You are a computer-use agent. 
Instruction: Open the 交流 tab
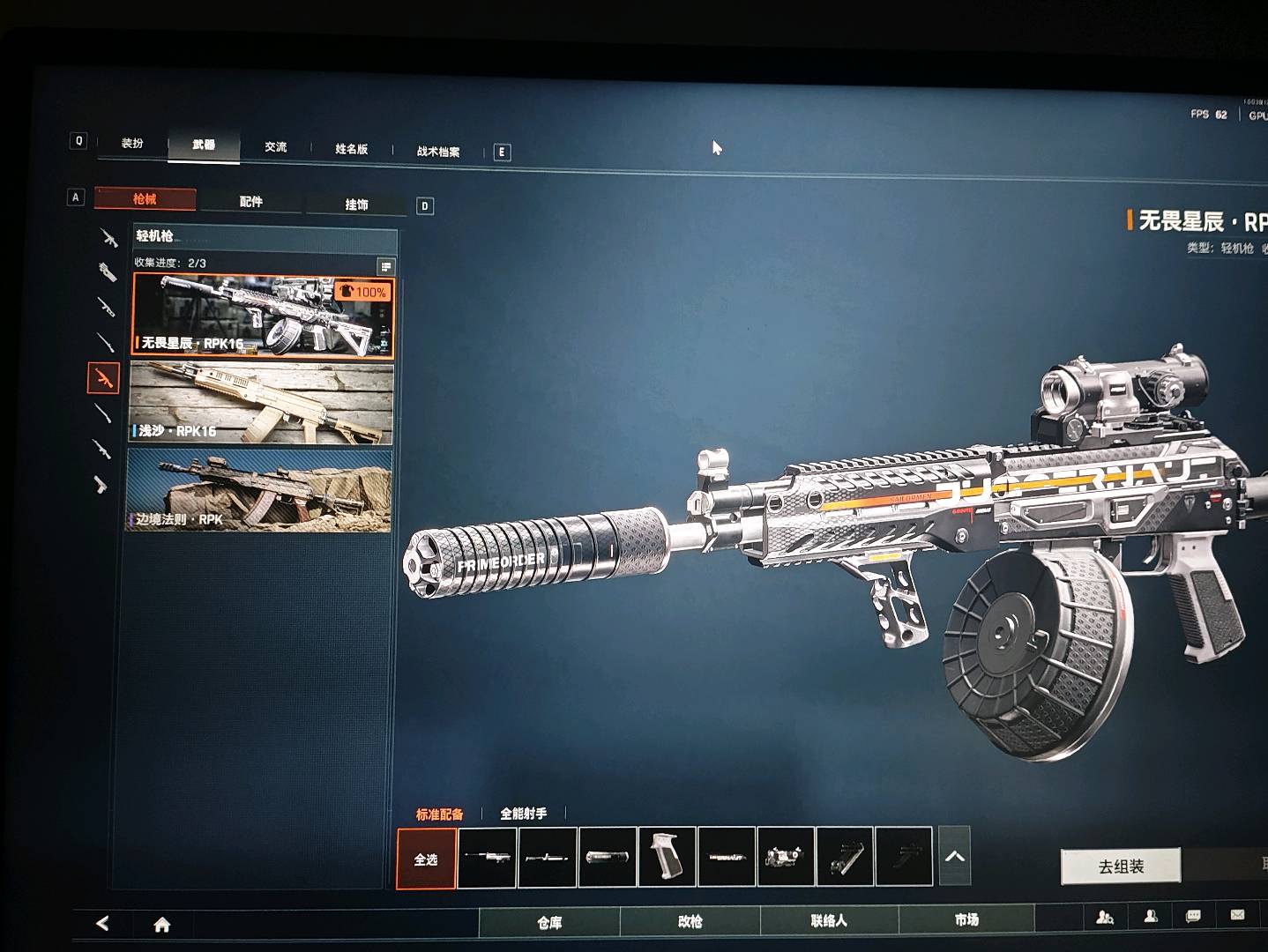click(275, 147)
